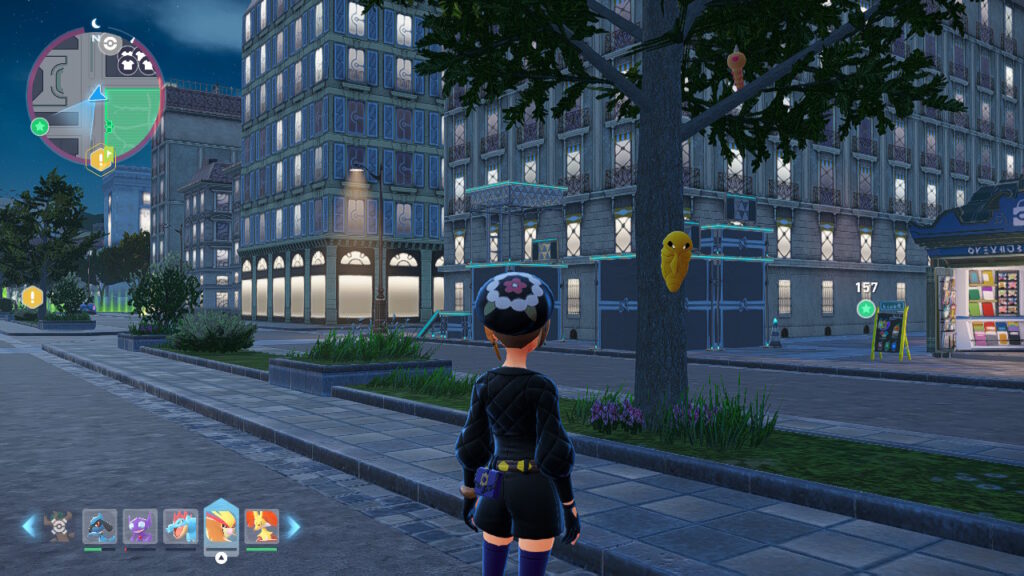Click the left arrow beside the party bar

29,526
